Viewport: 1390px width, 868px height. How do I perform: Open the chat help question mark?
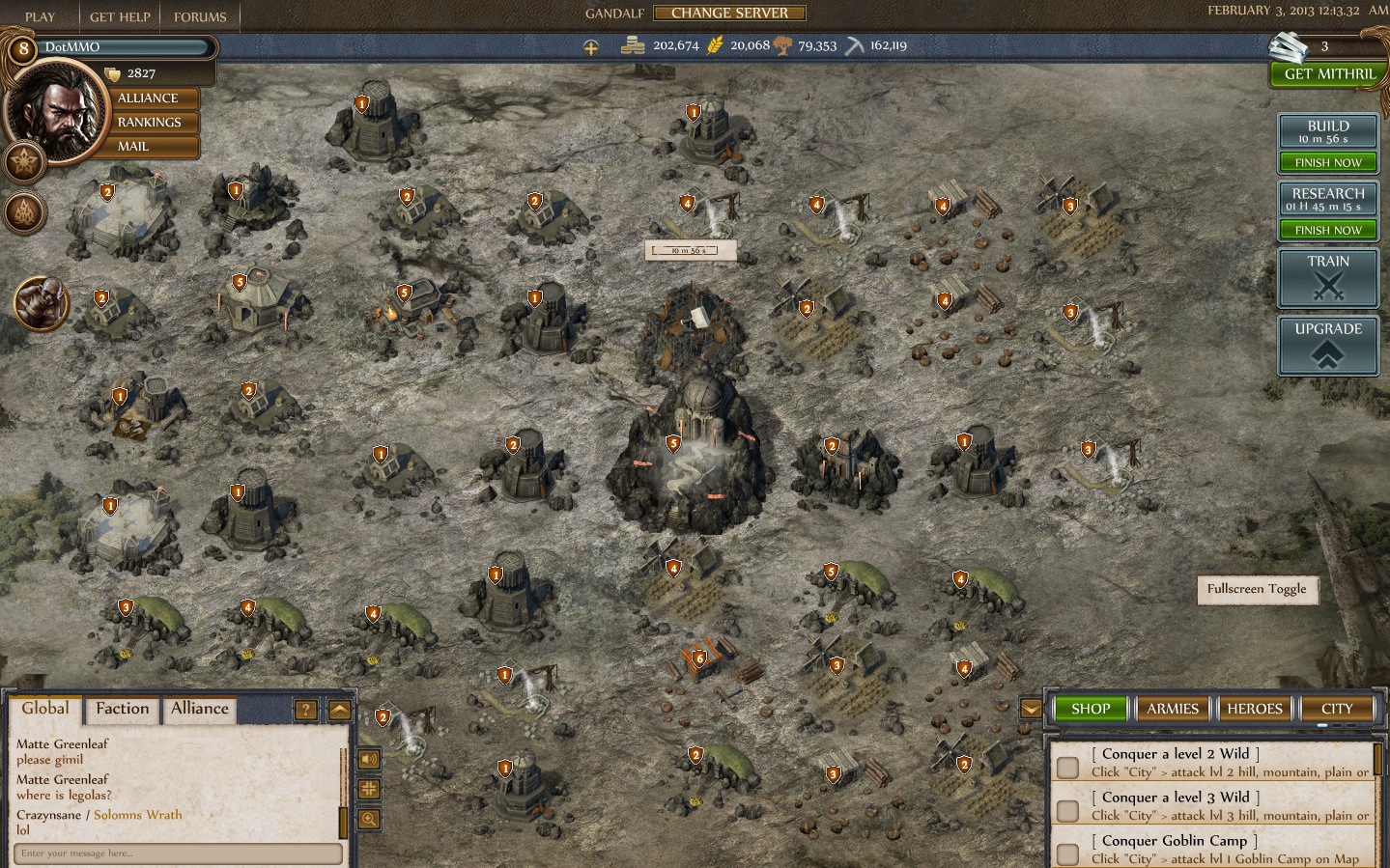click(x=305, y=711)
